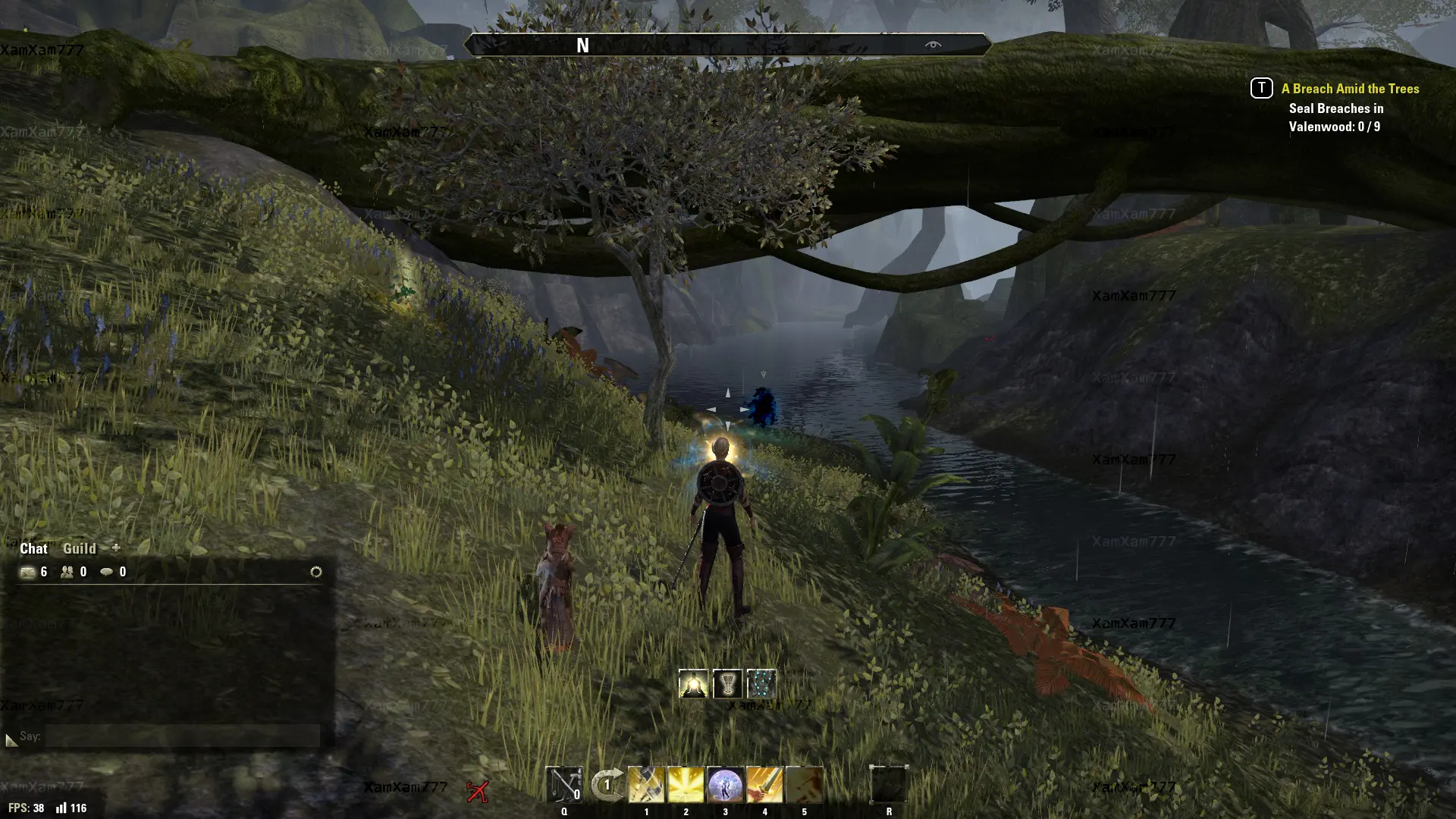Click the speech bubble notifications icon
The width and height of the screenshot is (1456, 819).
[107, 572]
